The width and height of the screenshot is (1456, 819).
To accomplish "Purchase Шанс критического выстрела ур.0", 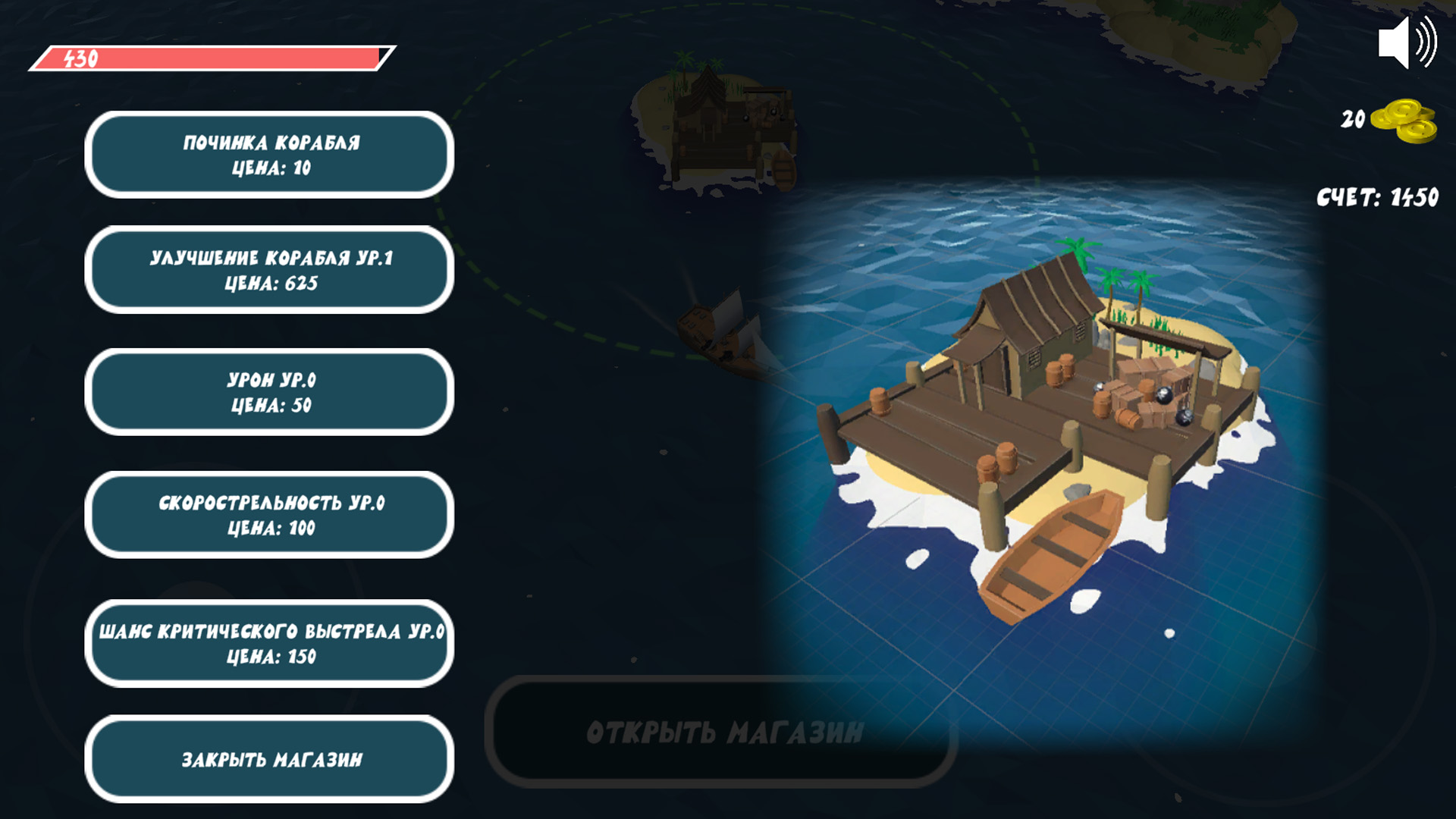I will coord(269,641).
